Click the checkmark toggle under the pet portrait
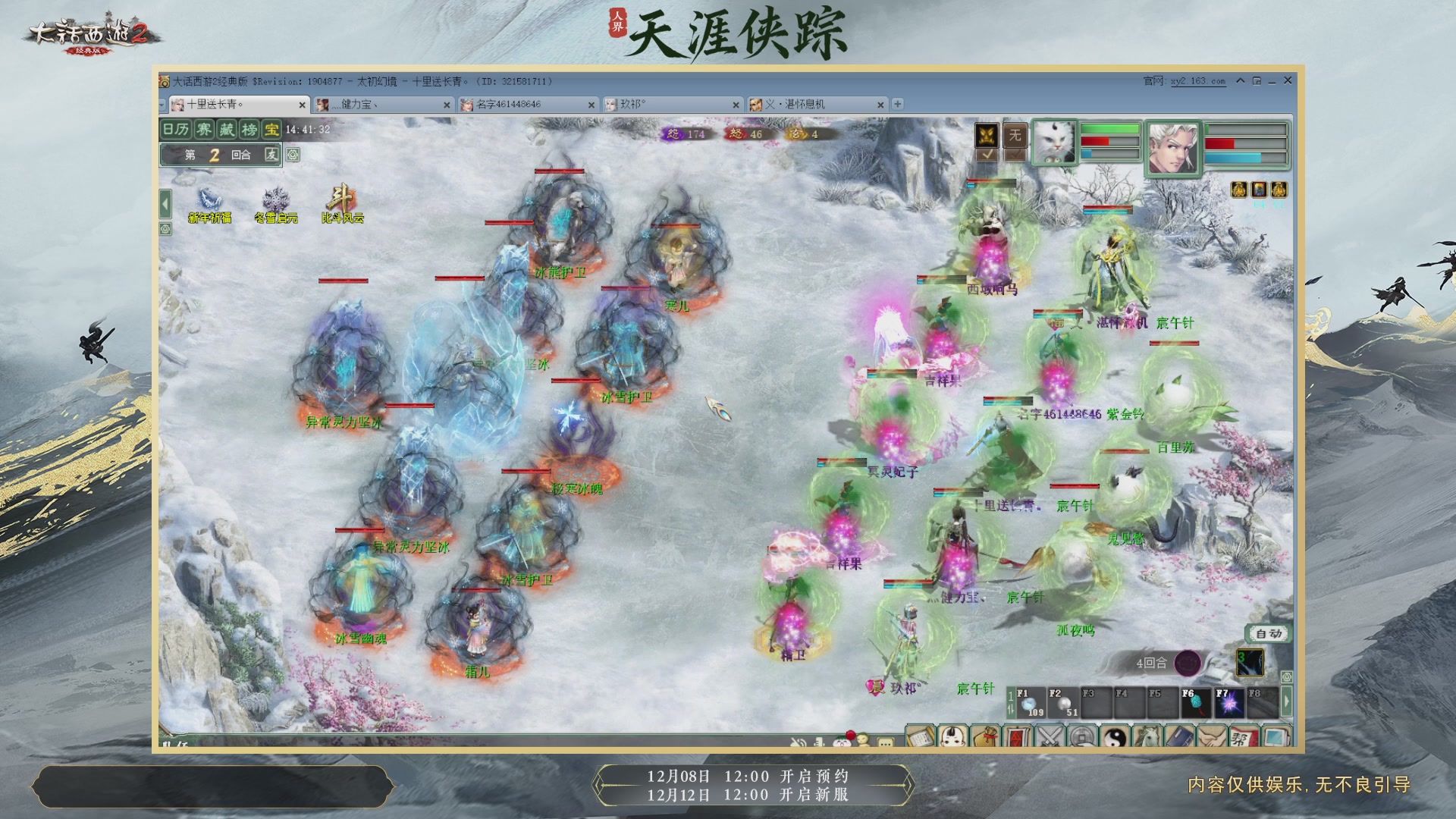The height and width of the screenshot is (819, 1456). 988,155
